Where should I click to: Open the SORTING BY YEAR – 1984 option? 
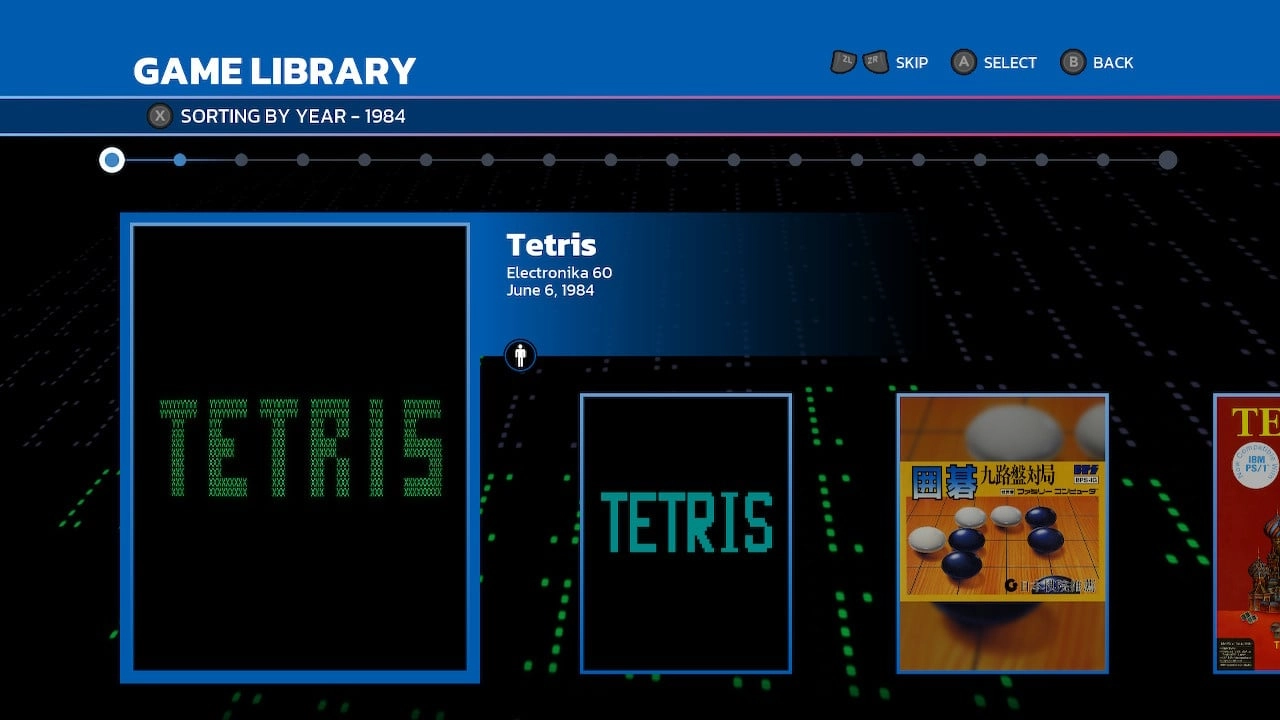click(x=293, y=116)
